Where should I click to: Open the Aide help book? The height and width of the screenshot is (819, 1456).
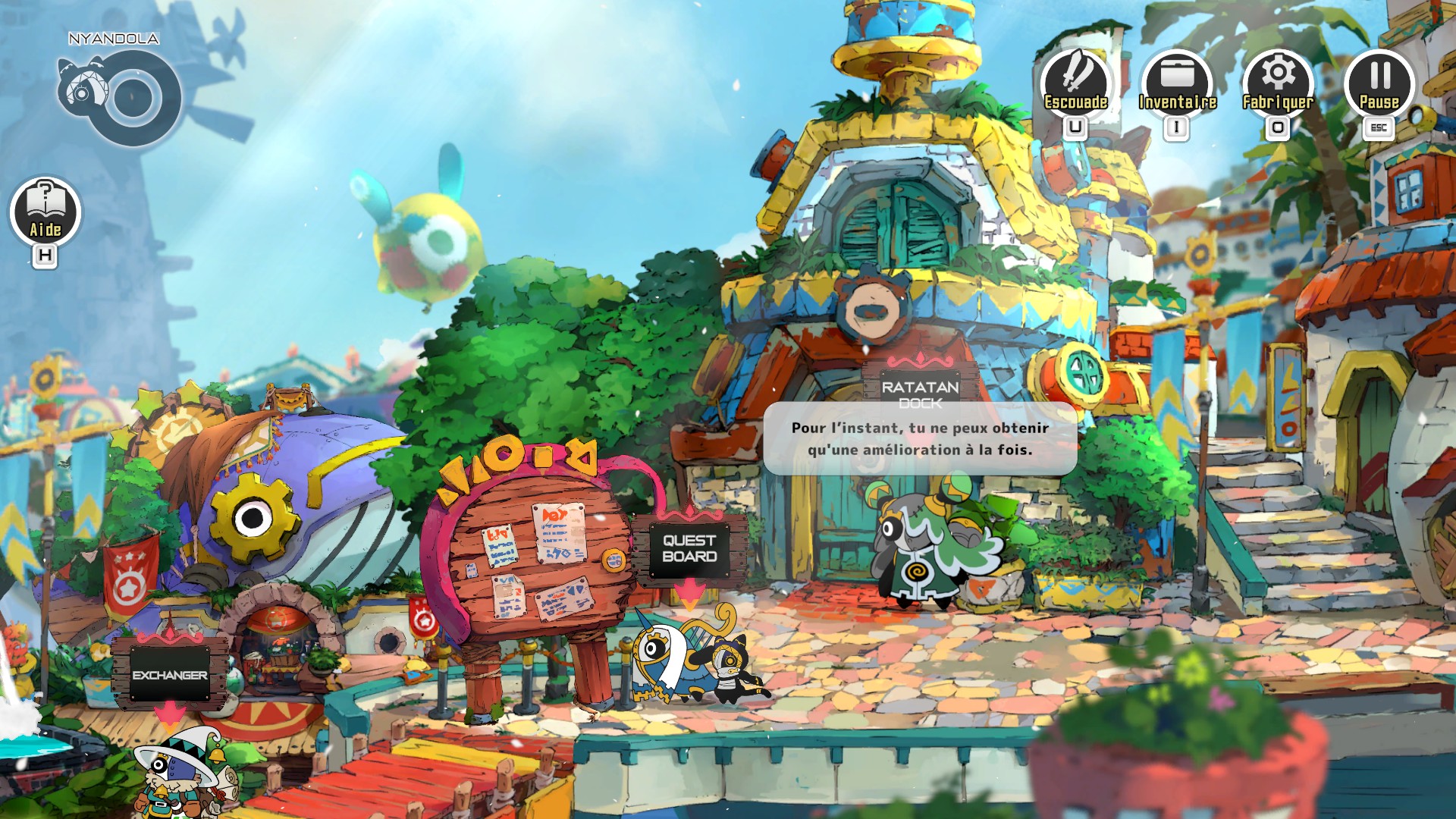tap(45, 212)
